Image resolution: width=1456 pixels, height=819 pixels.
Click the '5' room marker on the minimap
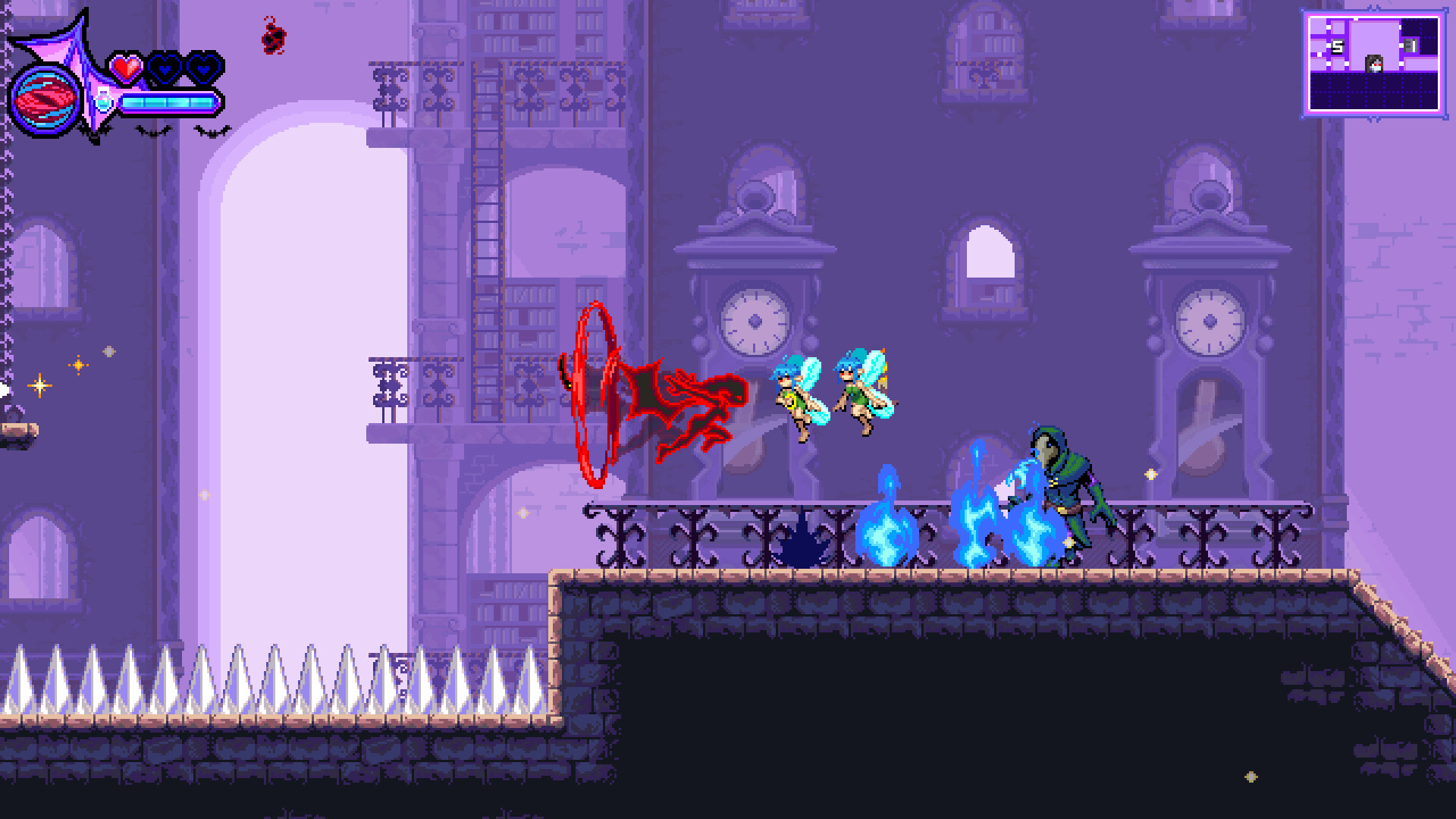[x=1338, y=45]
